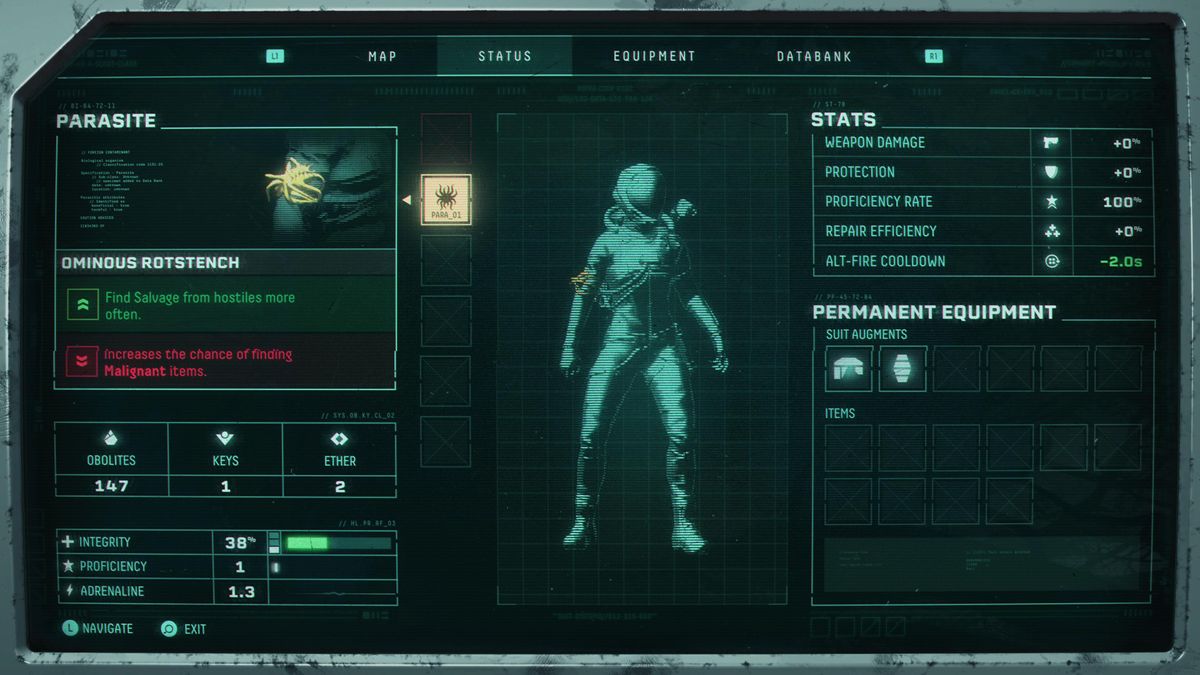Show the Proficiency Rate stat row
Image resolution: width=1200 pixels, height=675 pixels.
[982, 202]
